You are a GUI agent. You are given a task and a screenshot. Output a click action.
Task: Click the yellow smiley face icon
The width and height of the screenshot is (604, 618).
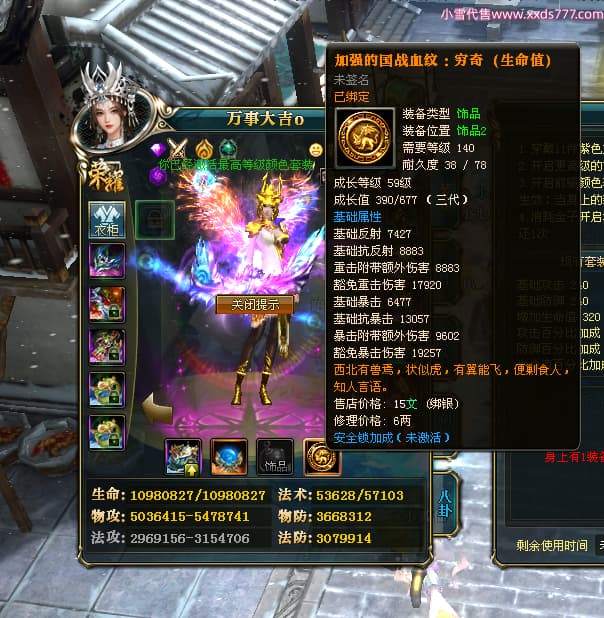(316, 150)
